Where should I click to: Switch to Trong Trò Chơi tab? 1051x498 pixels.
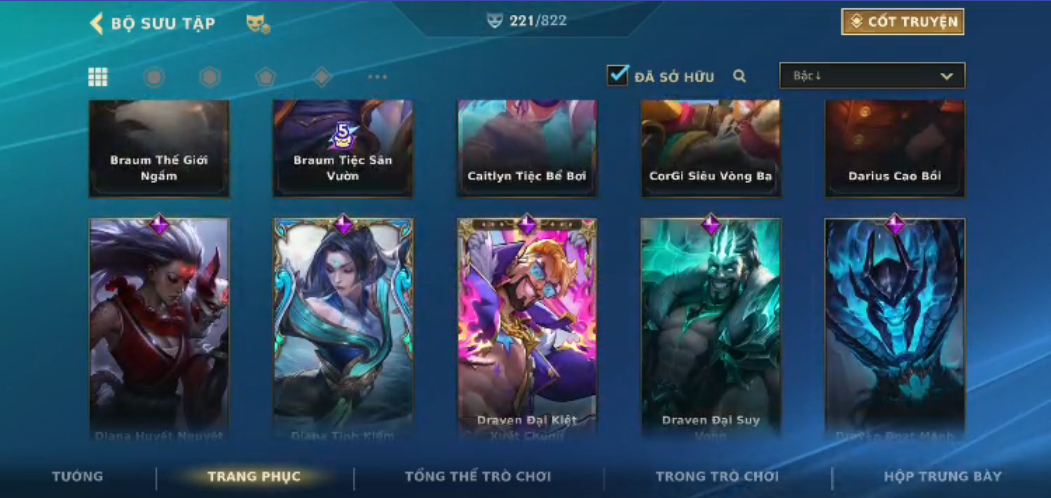point(717,476)
